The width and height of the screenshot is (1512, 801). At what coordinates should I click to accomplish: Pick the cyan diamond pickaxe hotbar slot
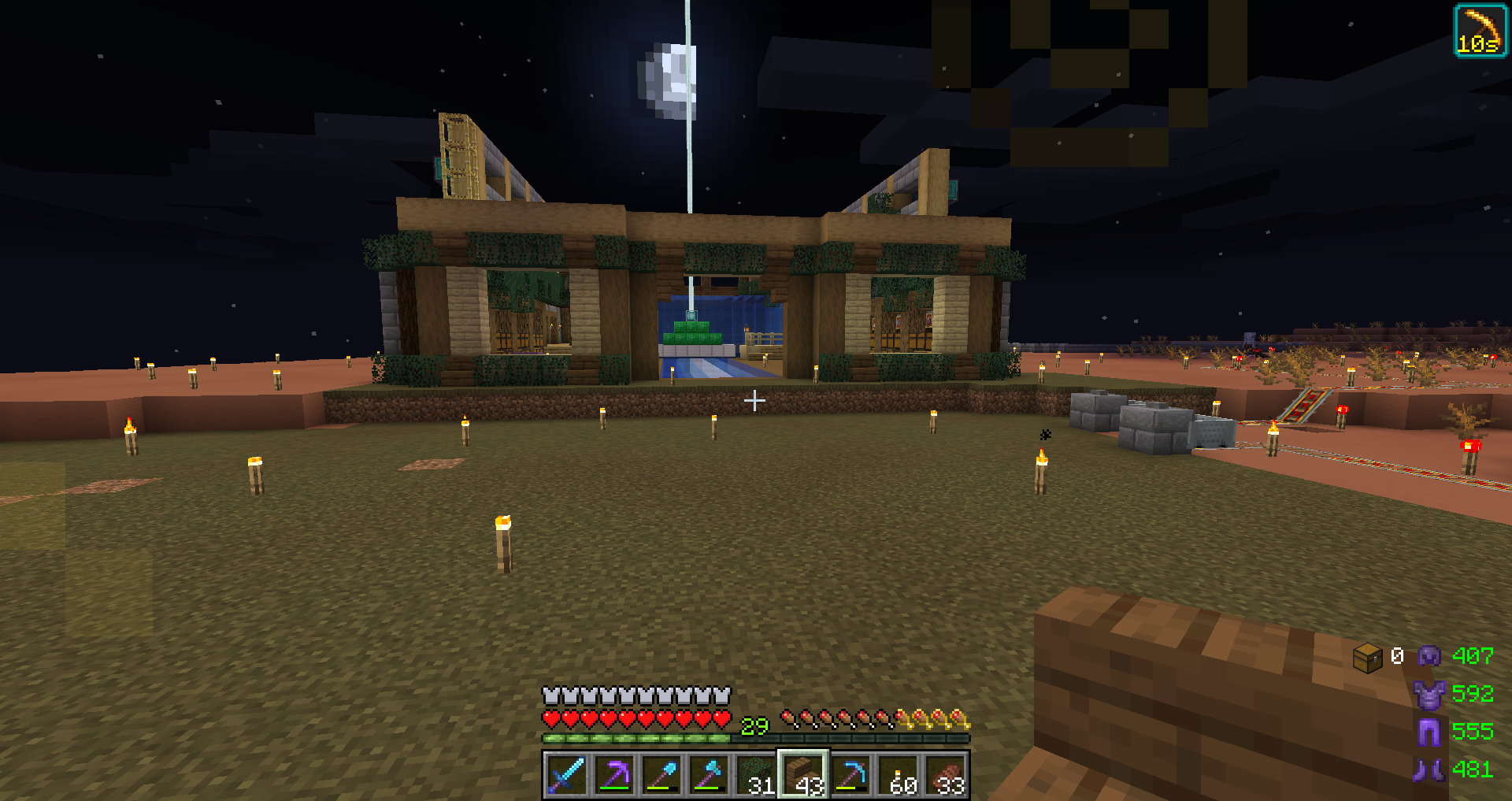[850, 774]
